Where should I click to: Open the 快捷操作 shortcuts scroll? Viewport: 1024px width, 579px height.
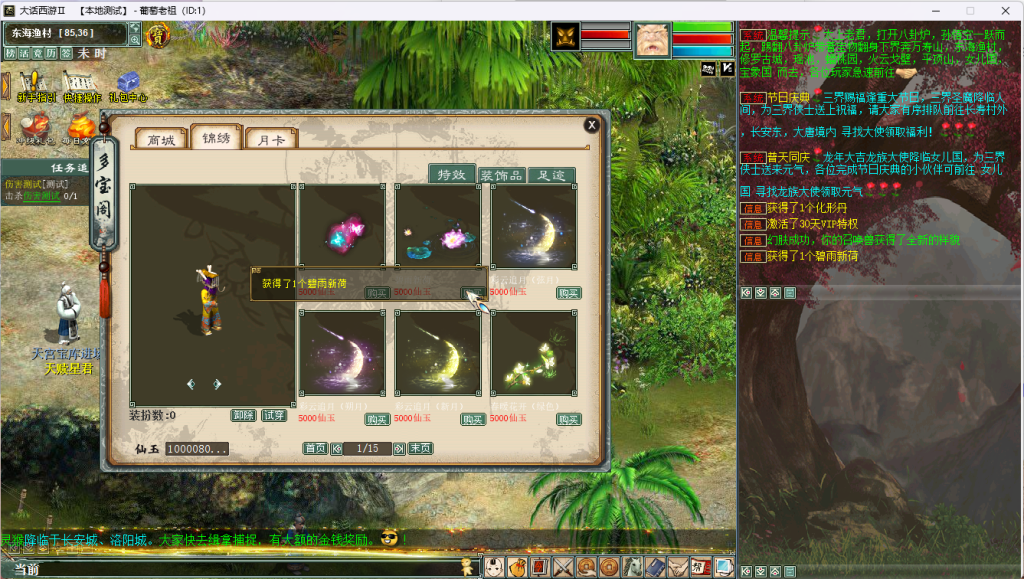pos(81,86)
